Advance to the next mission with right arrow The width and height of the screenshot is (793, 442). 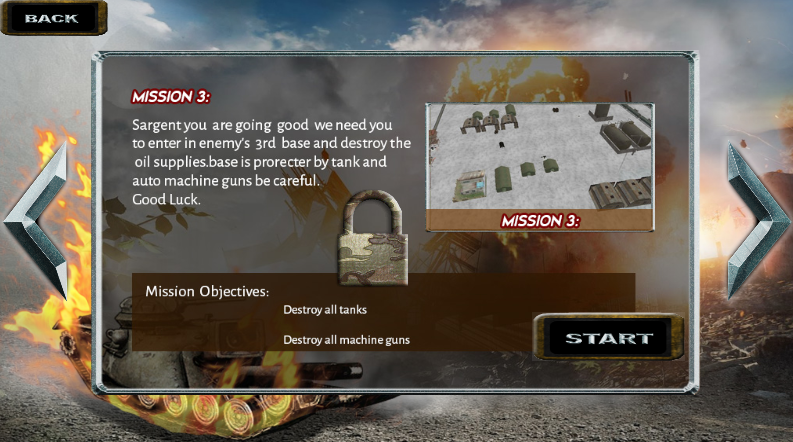click(x=756, y=222)
